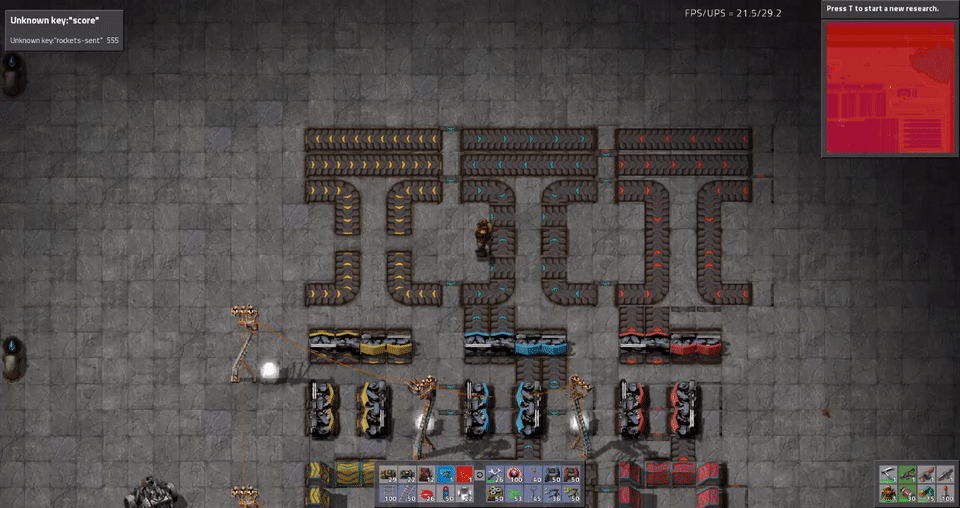Choose the locomotive stack of 29

388,474
